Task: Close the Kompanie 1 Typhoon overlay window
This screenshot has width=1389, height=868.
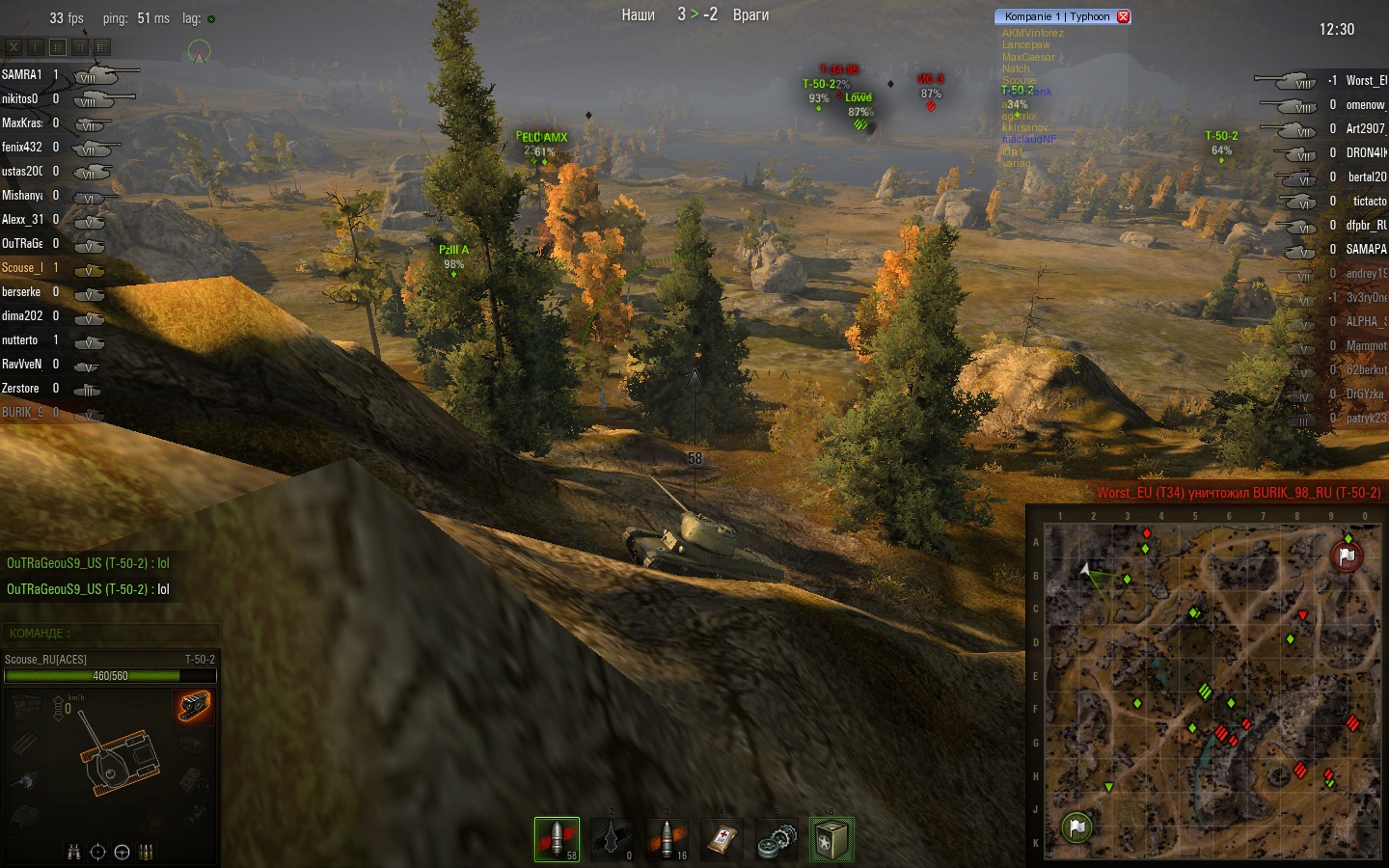Action: [x=1123, y=16]
